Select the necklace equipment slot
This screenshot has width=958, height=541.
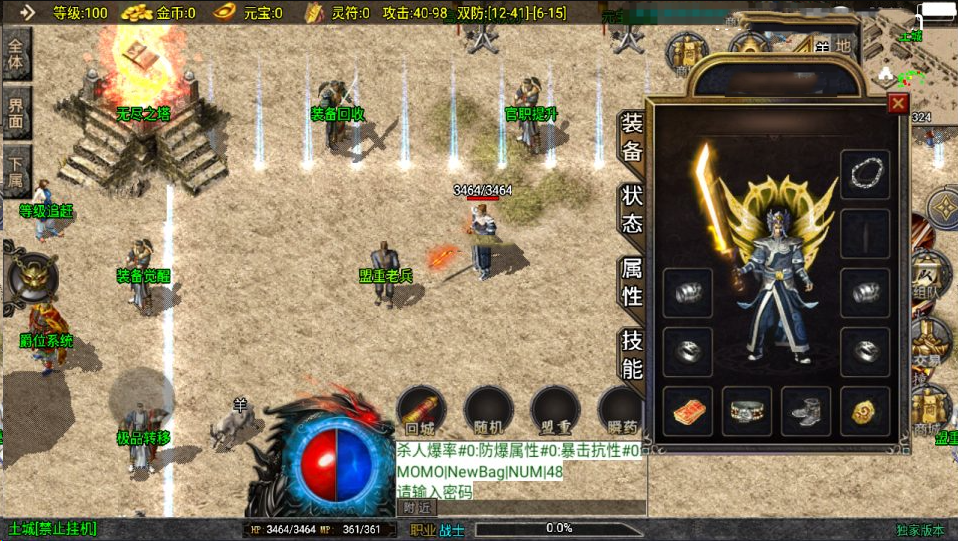tap(865, 175)
